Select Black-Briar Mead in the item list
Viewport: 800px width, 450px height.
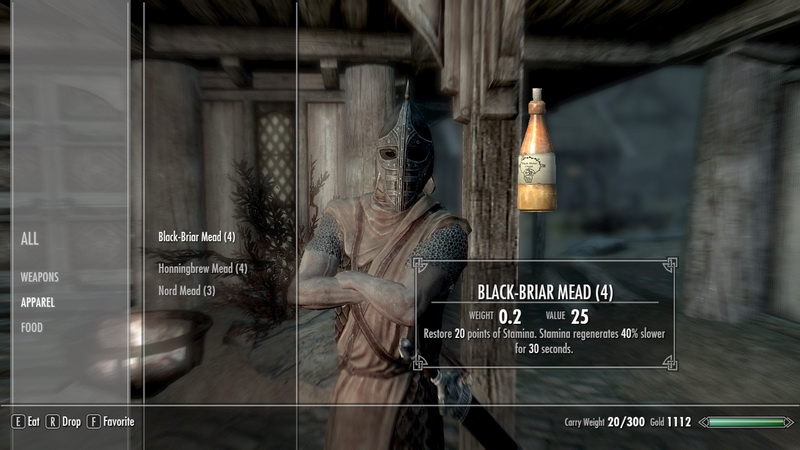(196, 237)
